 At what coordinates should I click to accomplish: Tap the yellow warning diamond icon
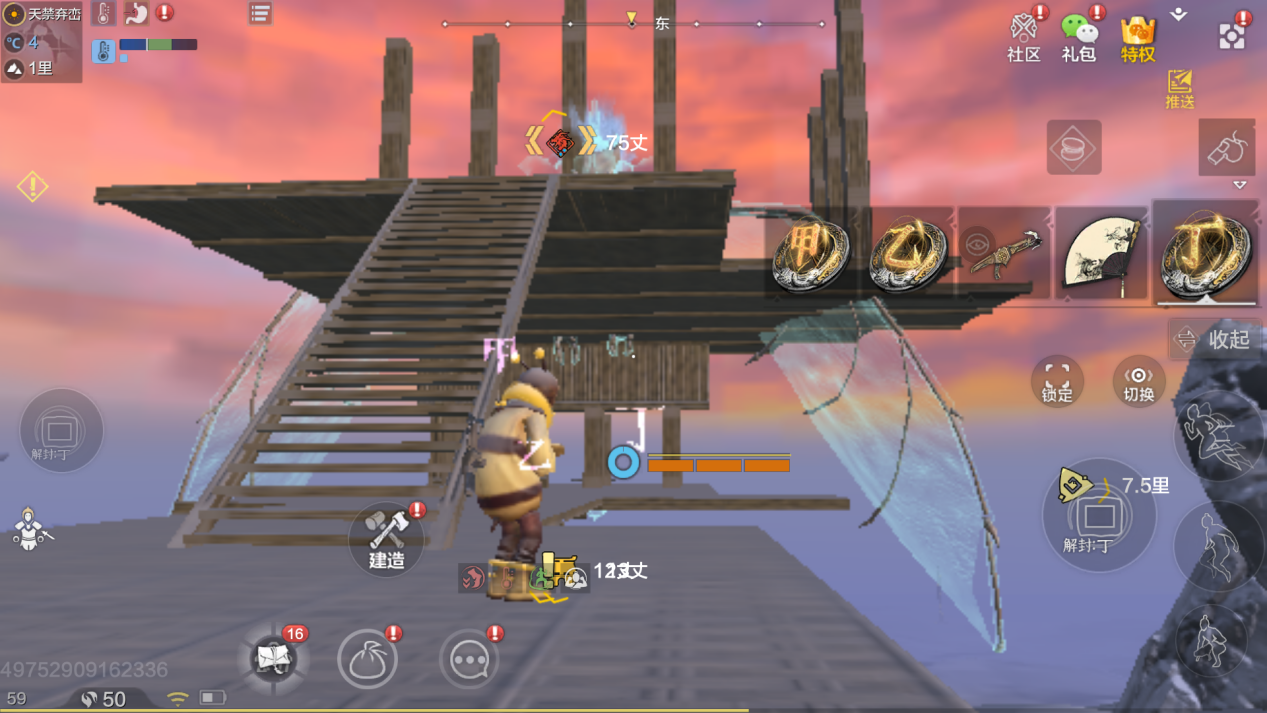[32, 186]
